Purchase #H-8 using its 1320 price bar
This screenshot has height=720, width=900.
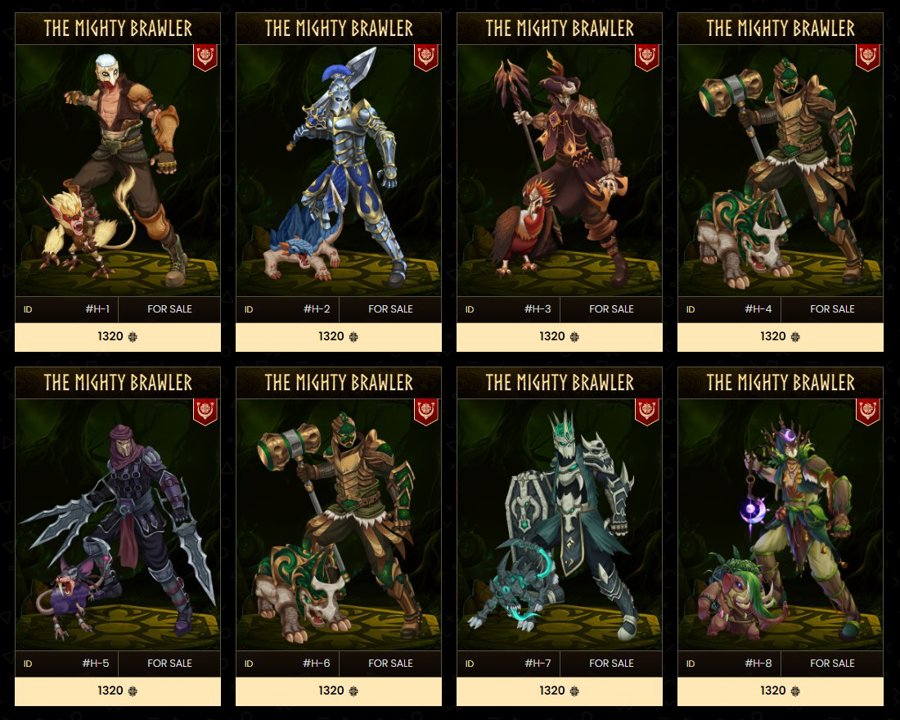(780, 691)
